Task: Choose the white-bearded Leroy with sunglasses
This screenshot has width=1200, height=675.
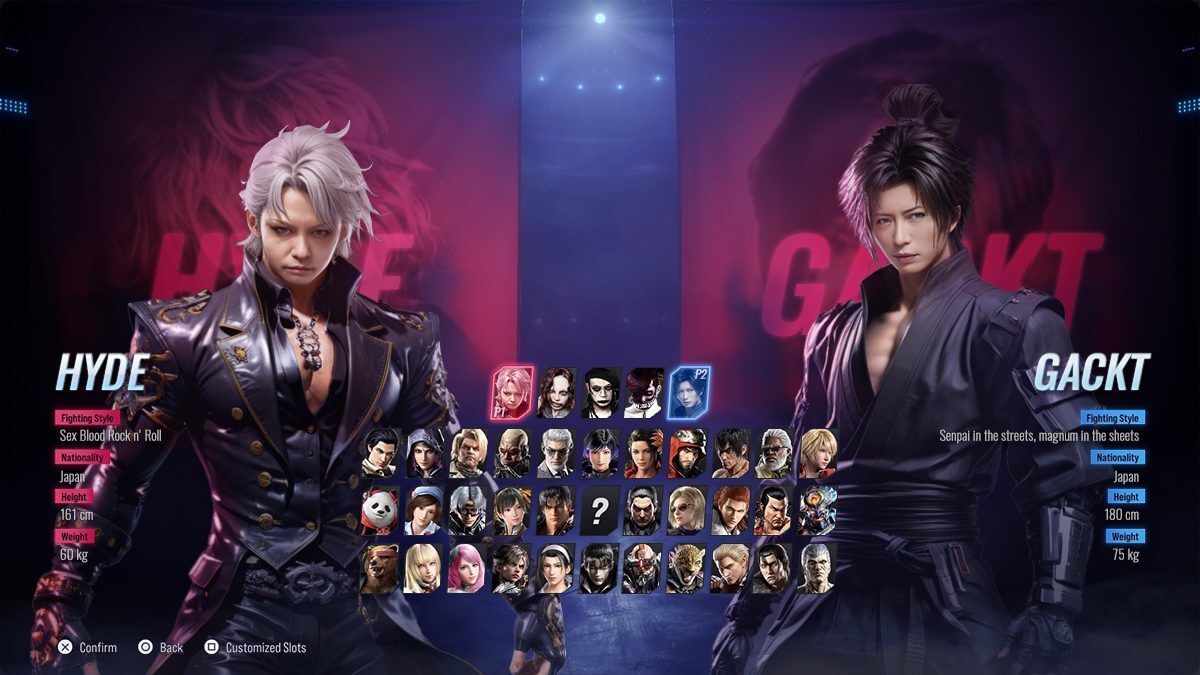Action: point(774,454)
